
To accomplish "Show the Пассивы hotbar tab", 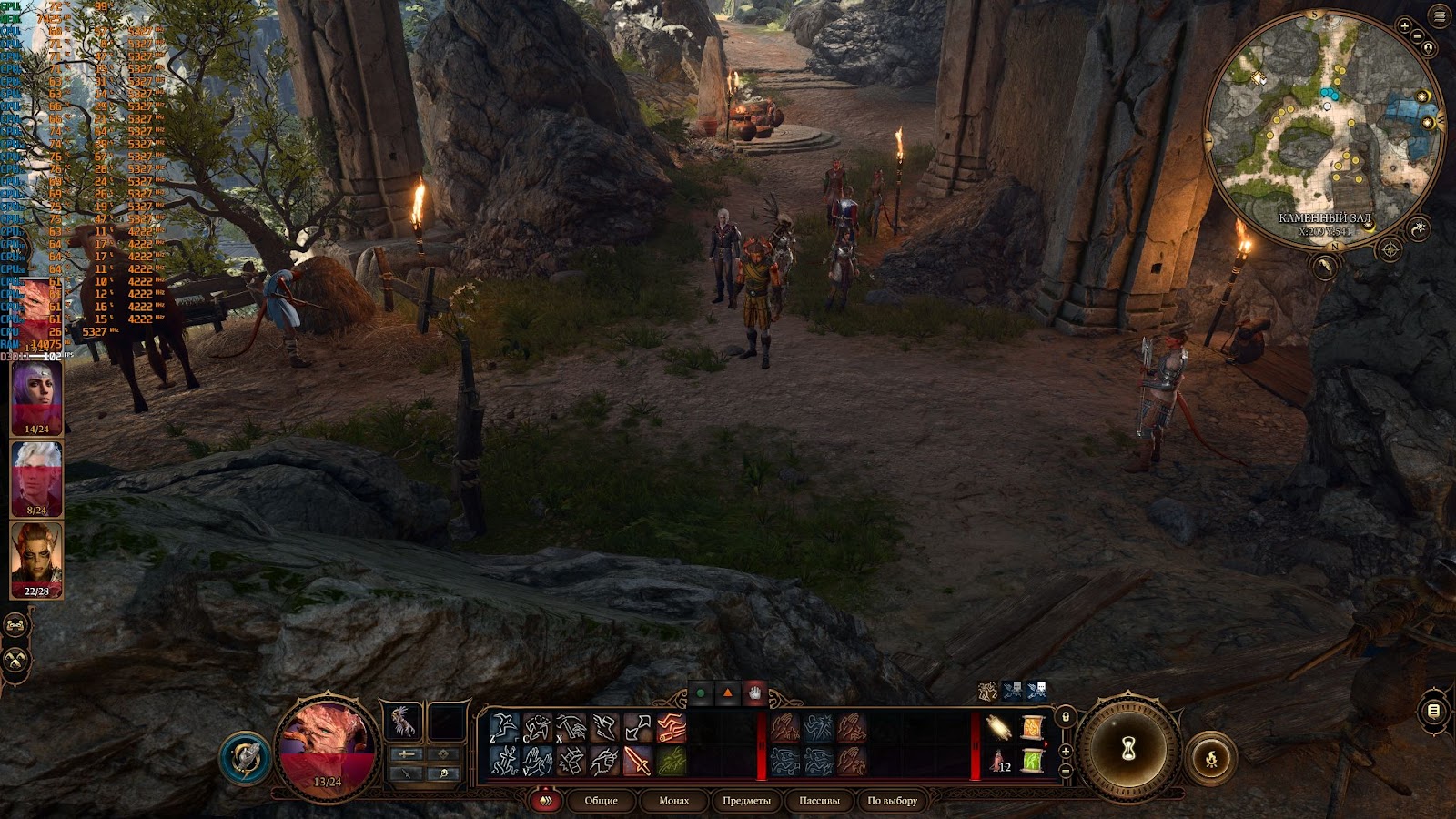I will tap(819, 801).
